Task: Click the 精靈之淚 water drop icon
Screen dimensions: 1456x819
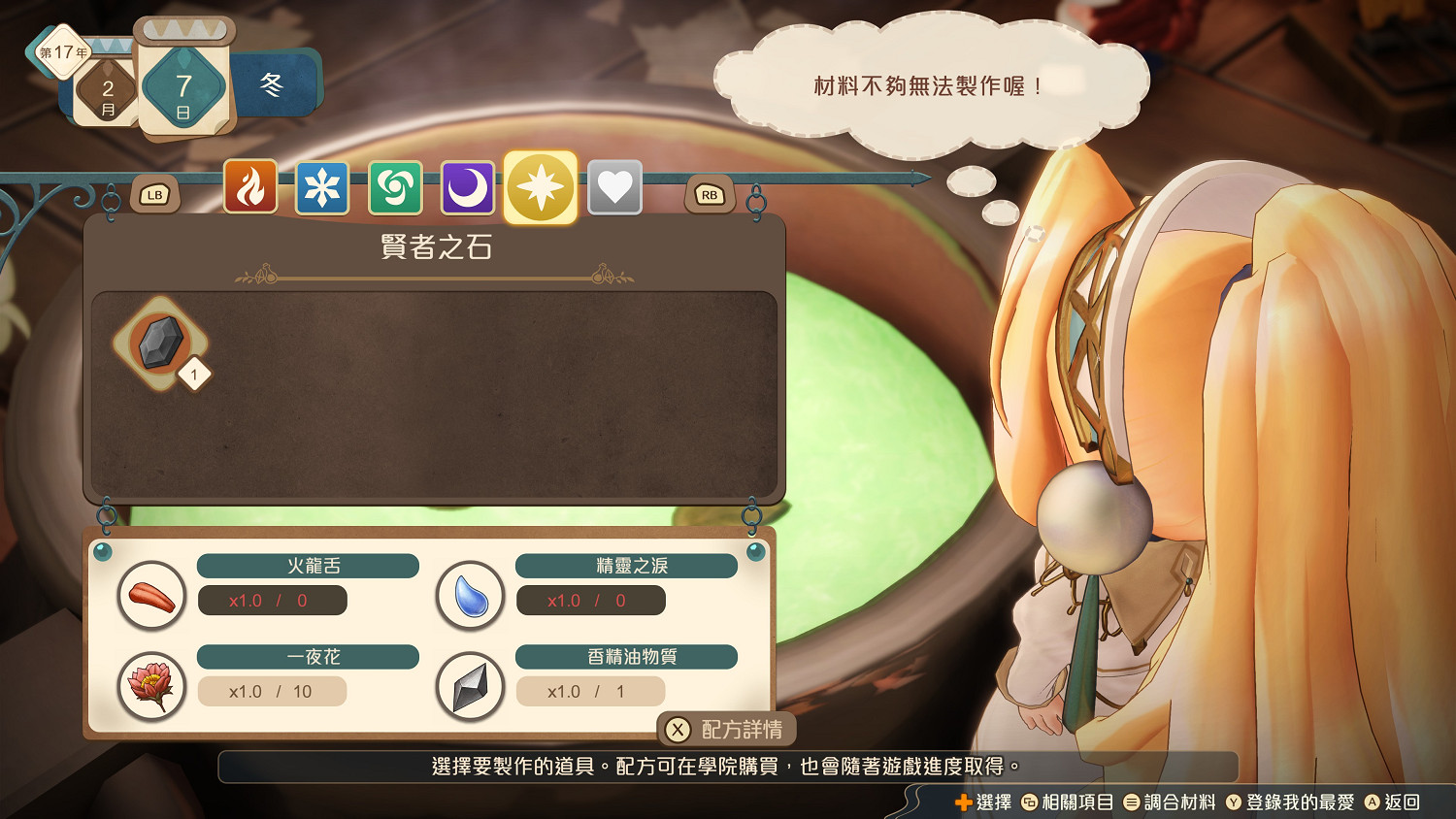Action: tap(469, 595)
